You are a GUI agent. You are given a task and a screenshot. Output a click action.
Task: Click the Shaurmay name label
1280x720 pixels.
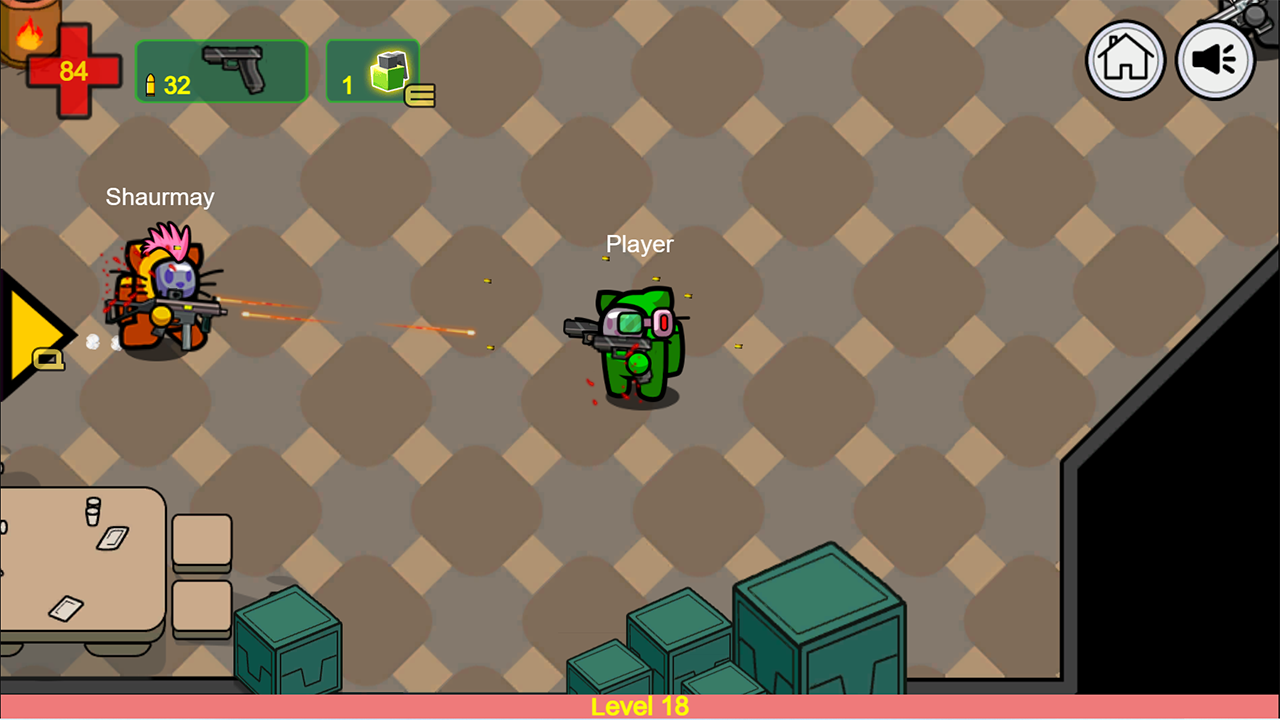(x=159, y=197)
